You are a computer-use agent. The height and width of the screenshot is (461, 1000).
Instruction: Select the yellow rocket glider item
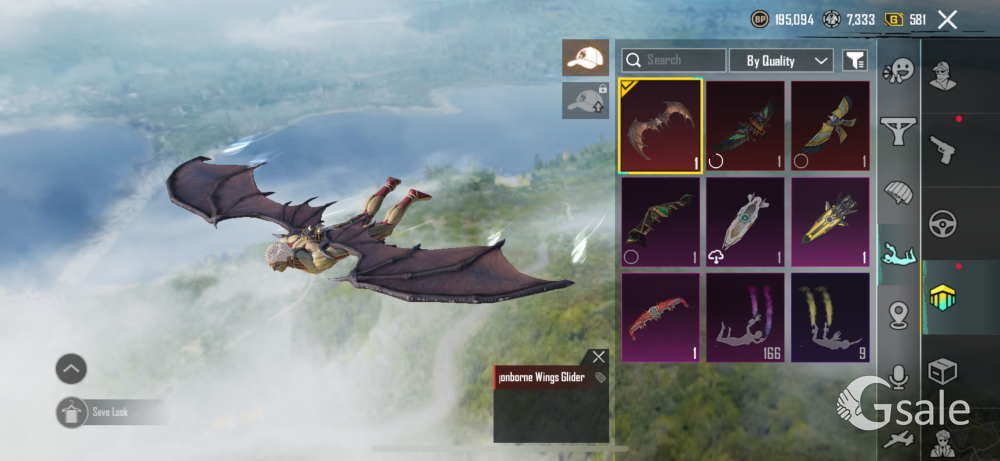pos(830,222)
